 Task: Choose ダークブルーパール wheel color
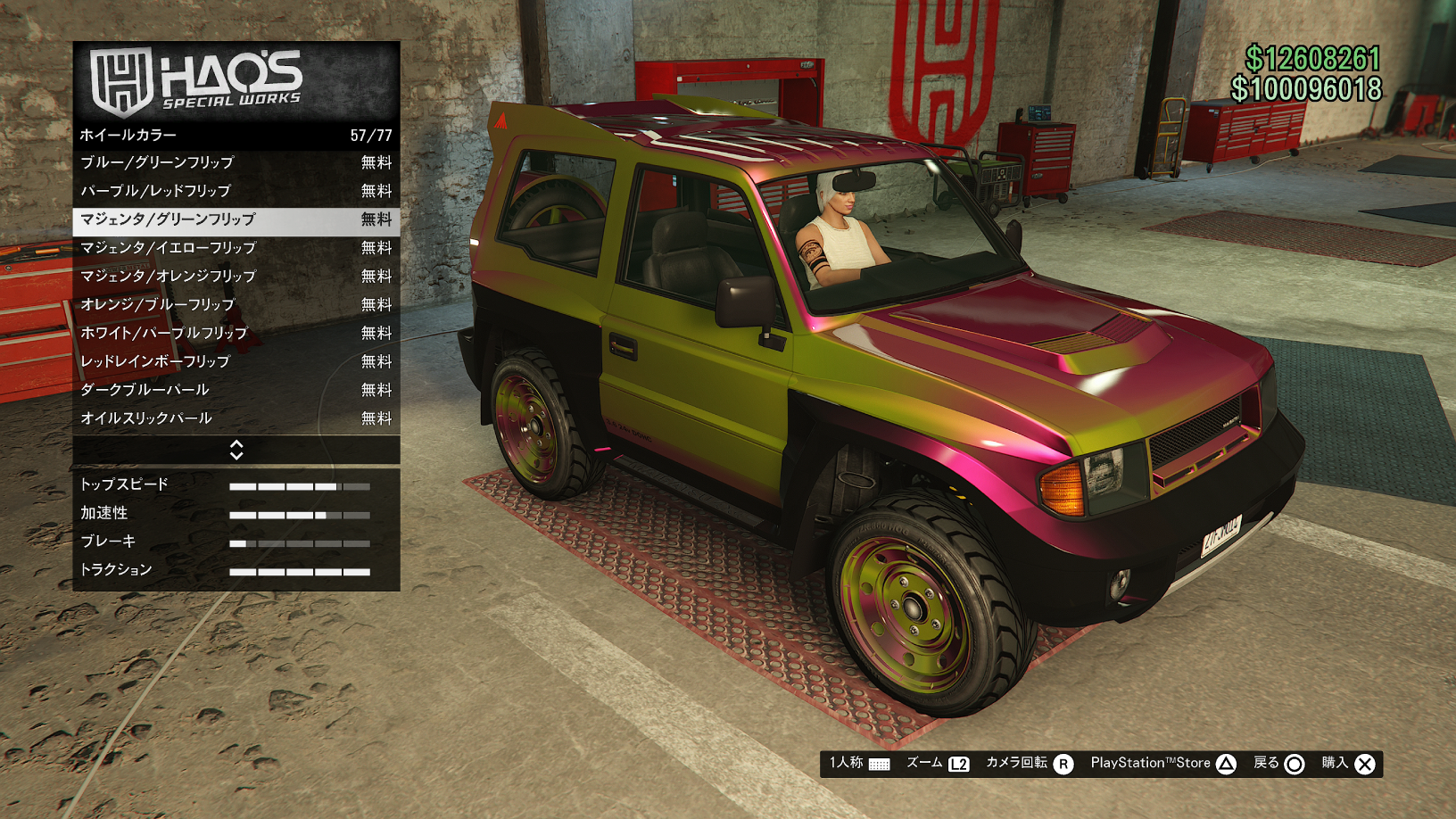pyautogui.click(x=236, y=390)
